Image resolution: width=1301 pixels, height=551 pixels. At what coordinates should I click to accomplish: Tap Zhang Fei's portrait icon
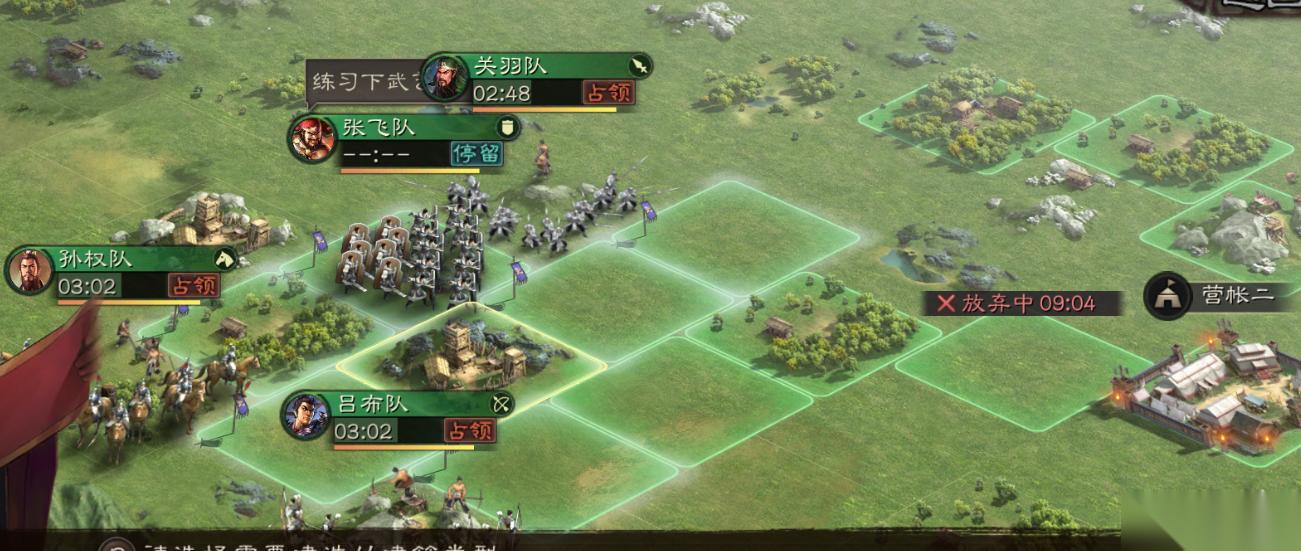coord(312,139)
